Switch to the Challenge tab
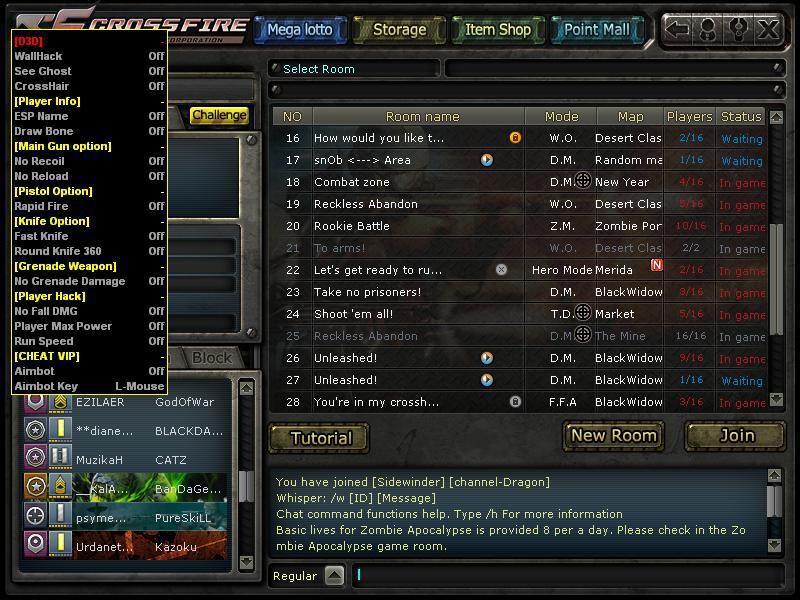The height and width of the screenshot is (600, 800). (219, 116)
